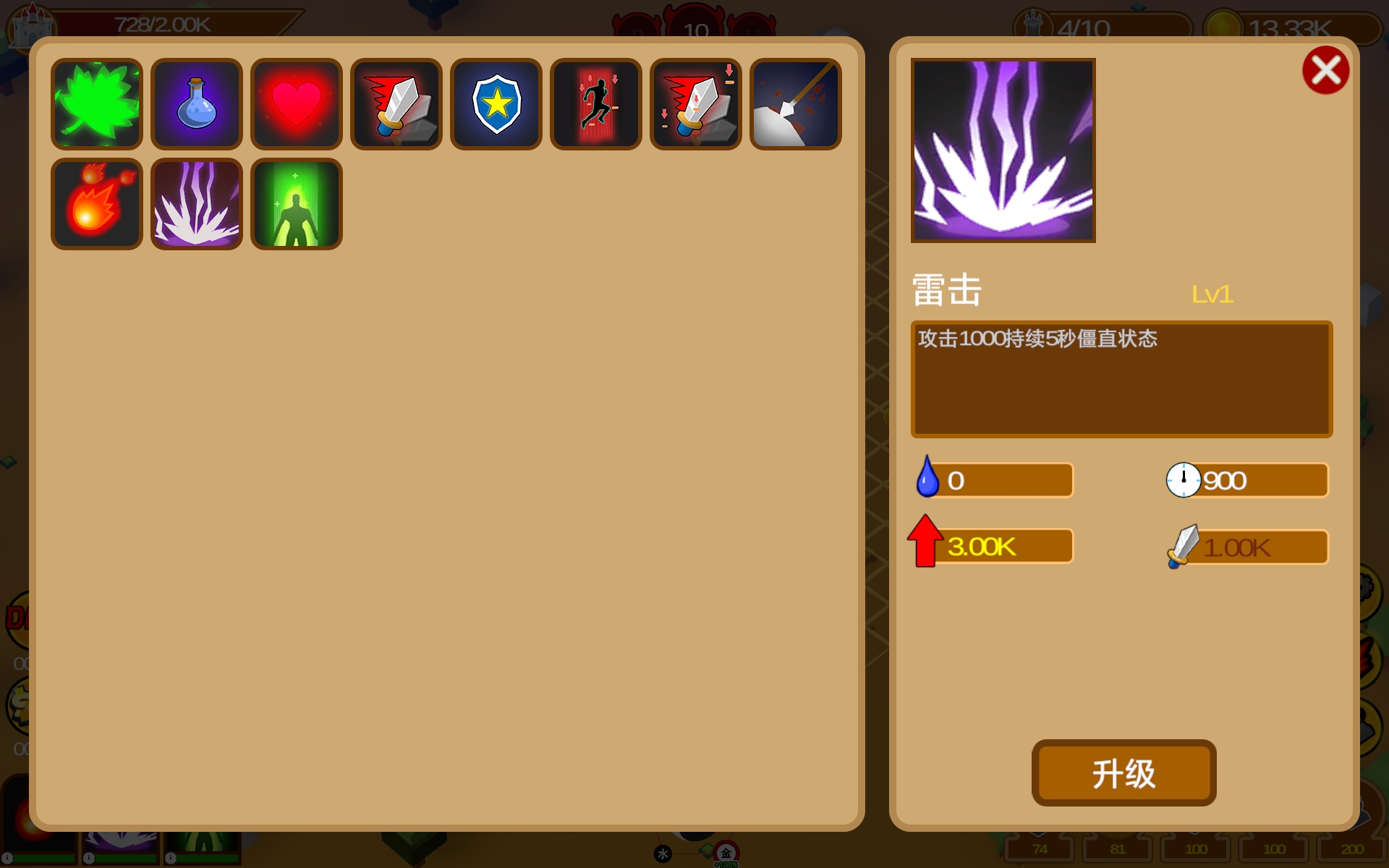Click the 雷击 skill artwork thumbnail
The image size is (1389, 868).
pos(1003,150)
